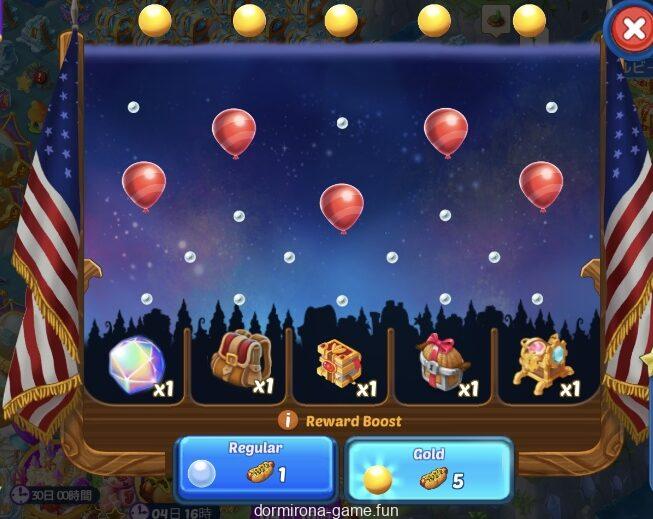Inspect the red-bow treasure chest reward
653x519 pixels.
point(444,364)
